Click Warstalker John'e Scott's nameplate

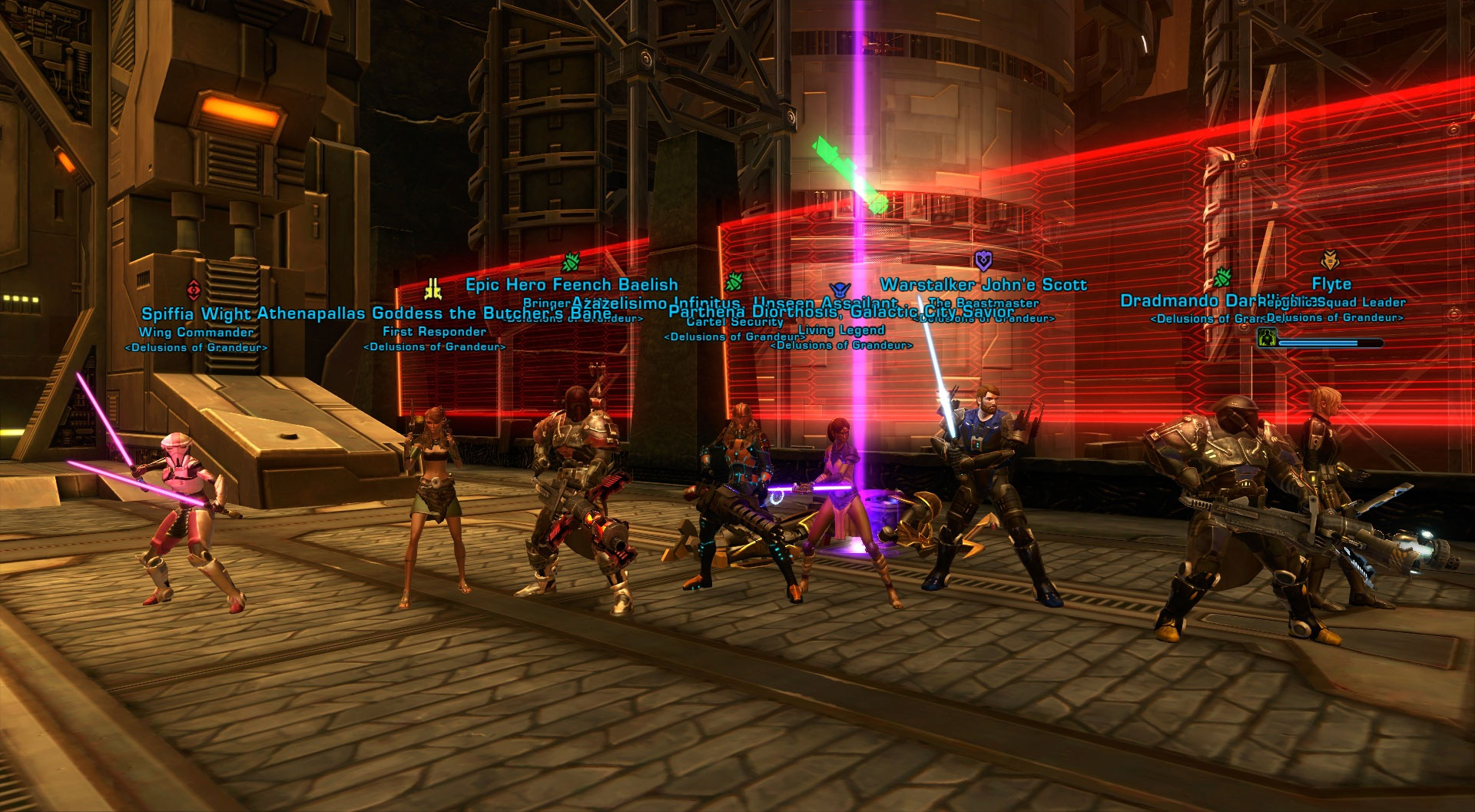click(x=983, y=285)
